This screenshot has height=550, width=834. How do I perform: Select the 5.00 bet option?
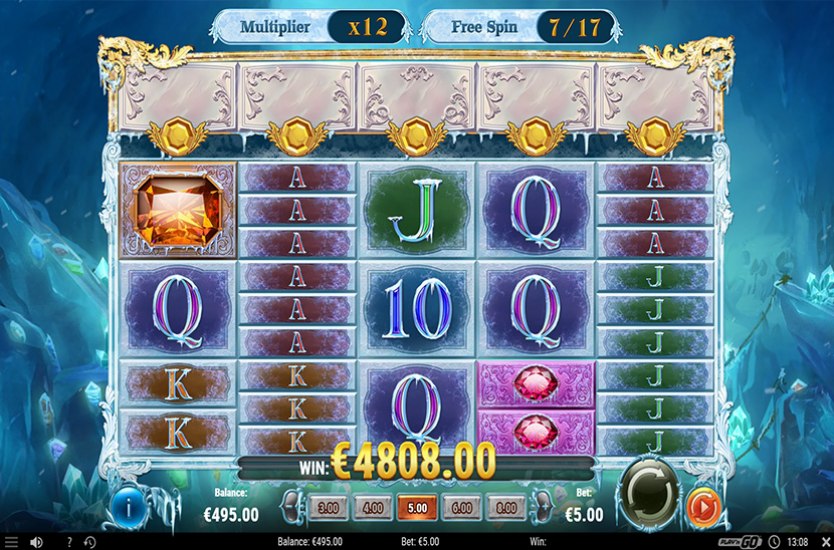pos(417,508)
